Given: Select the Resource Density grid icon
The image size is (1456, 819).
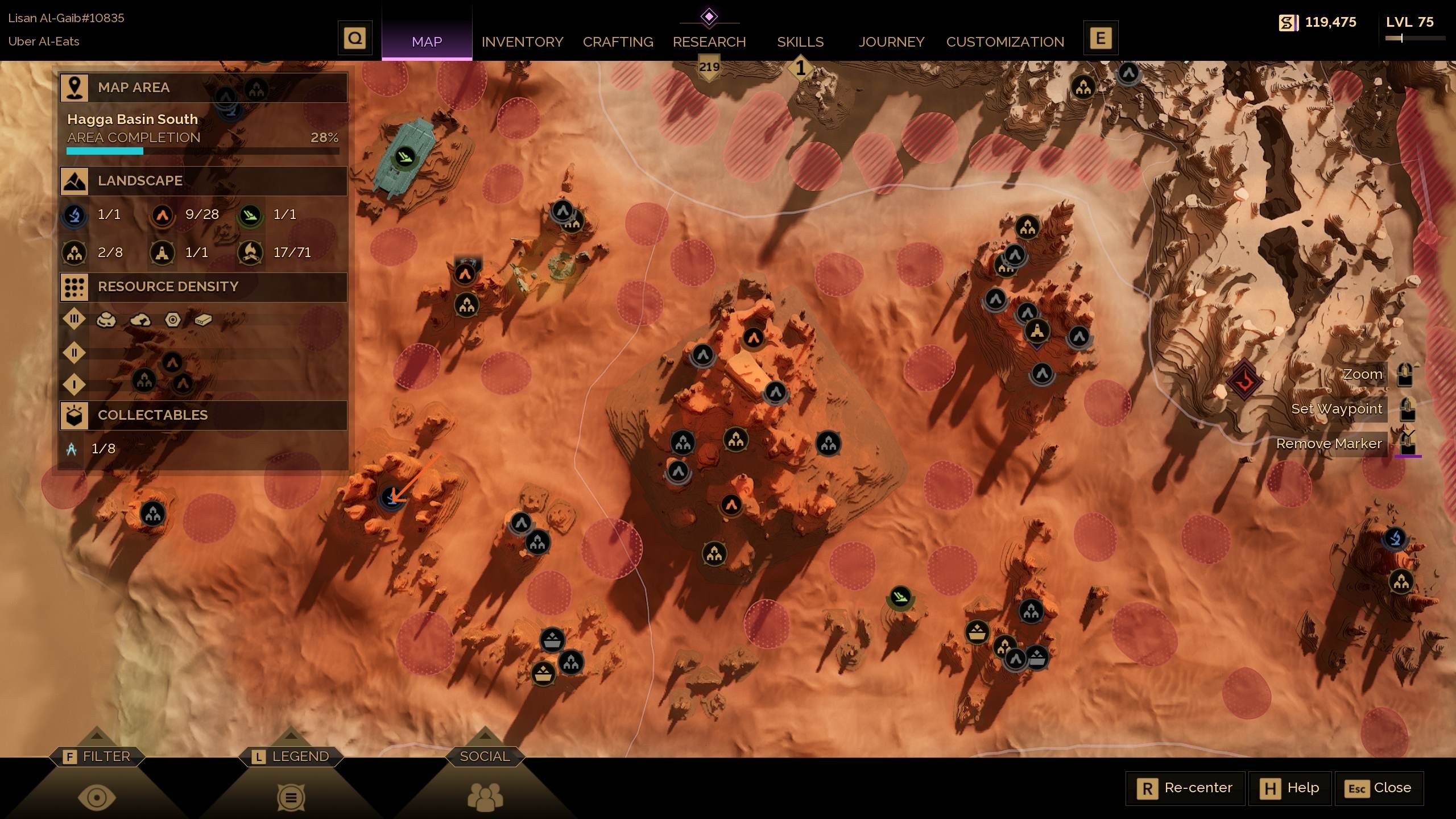Looking at the screenshot, I should (75, 287).
